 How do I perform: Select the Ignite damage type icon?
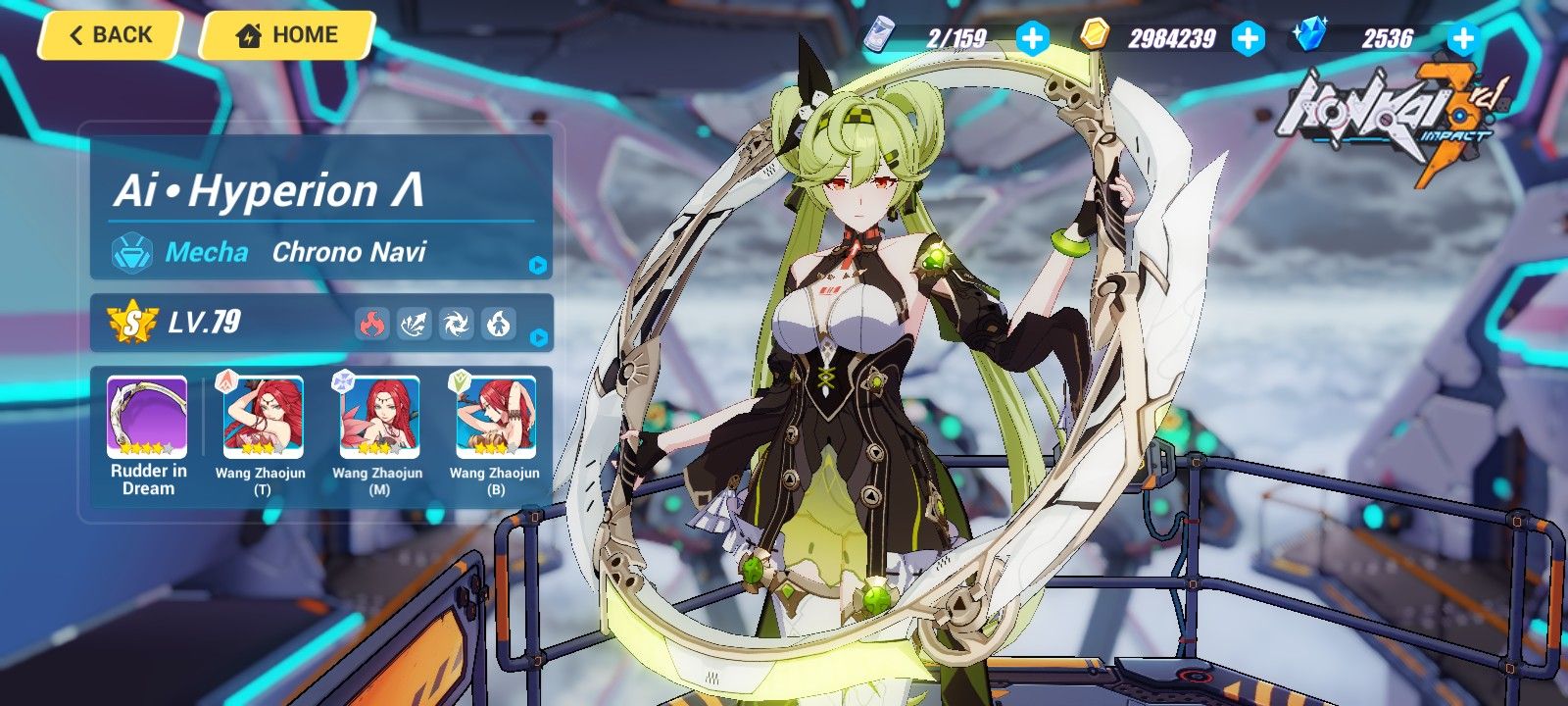[x=499, y=324]
